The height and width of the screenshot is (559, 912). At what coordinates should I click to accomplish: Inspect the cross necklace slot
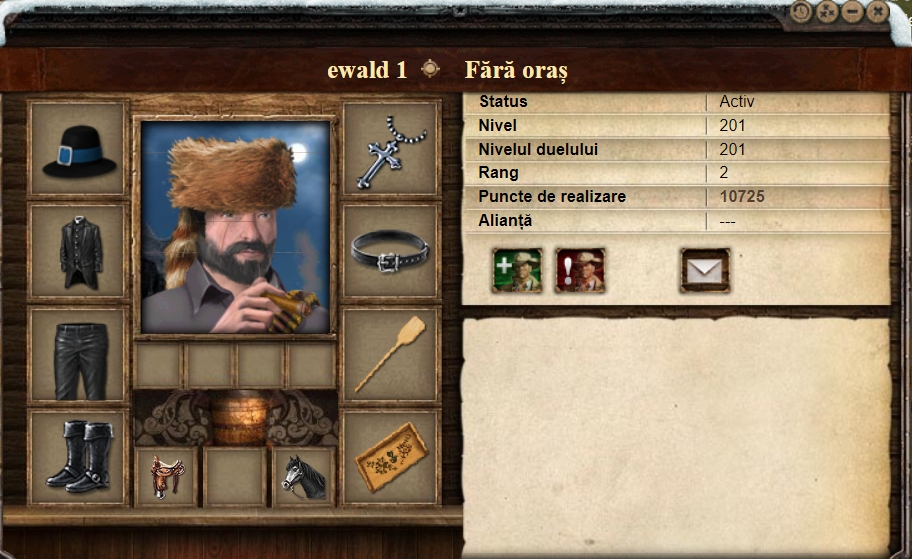pos(391,150)
